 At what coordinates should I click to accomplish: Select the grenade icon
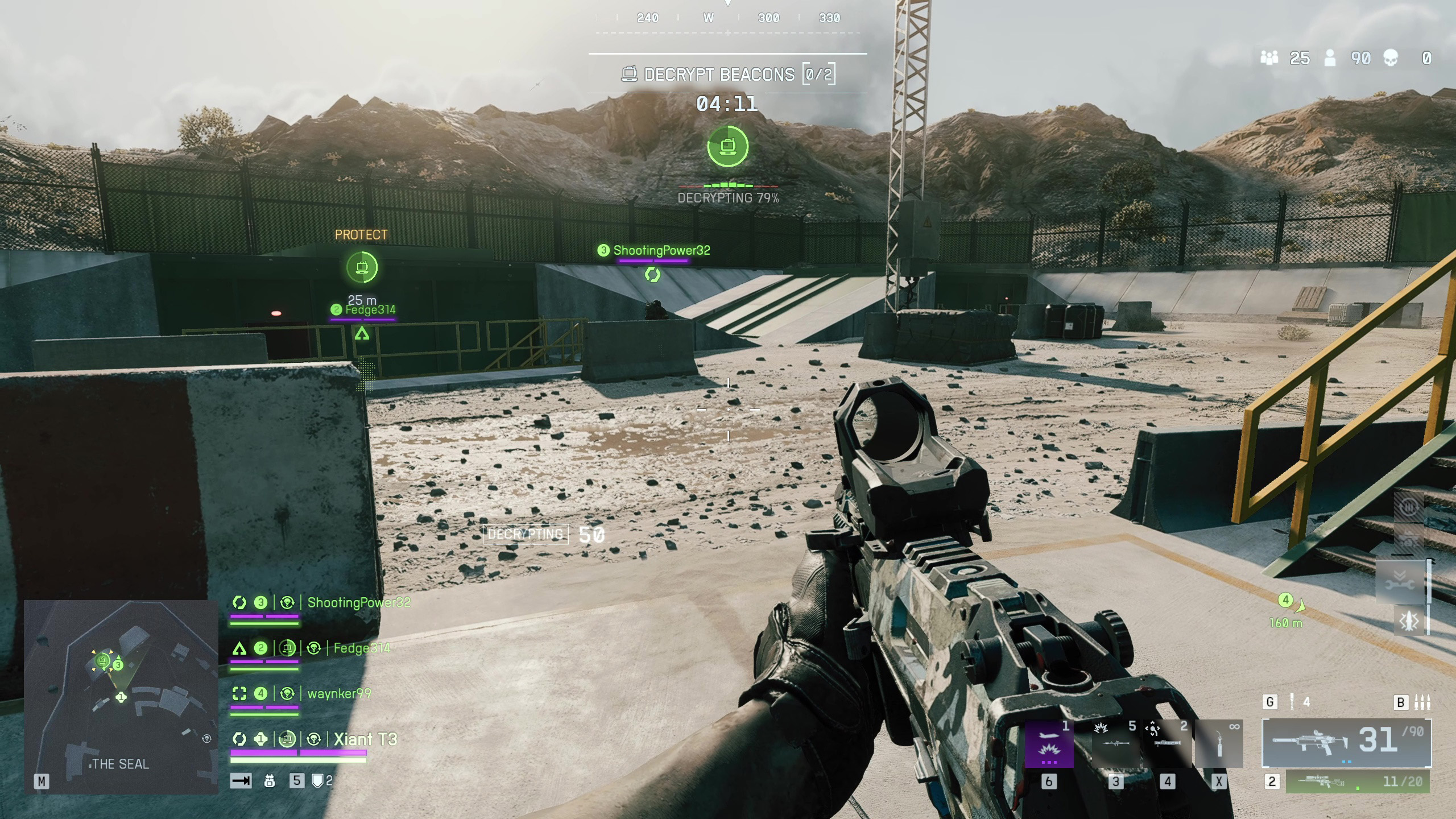pyautogui.click(x=1292, y=702)
